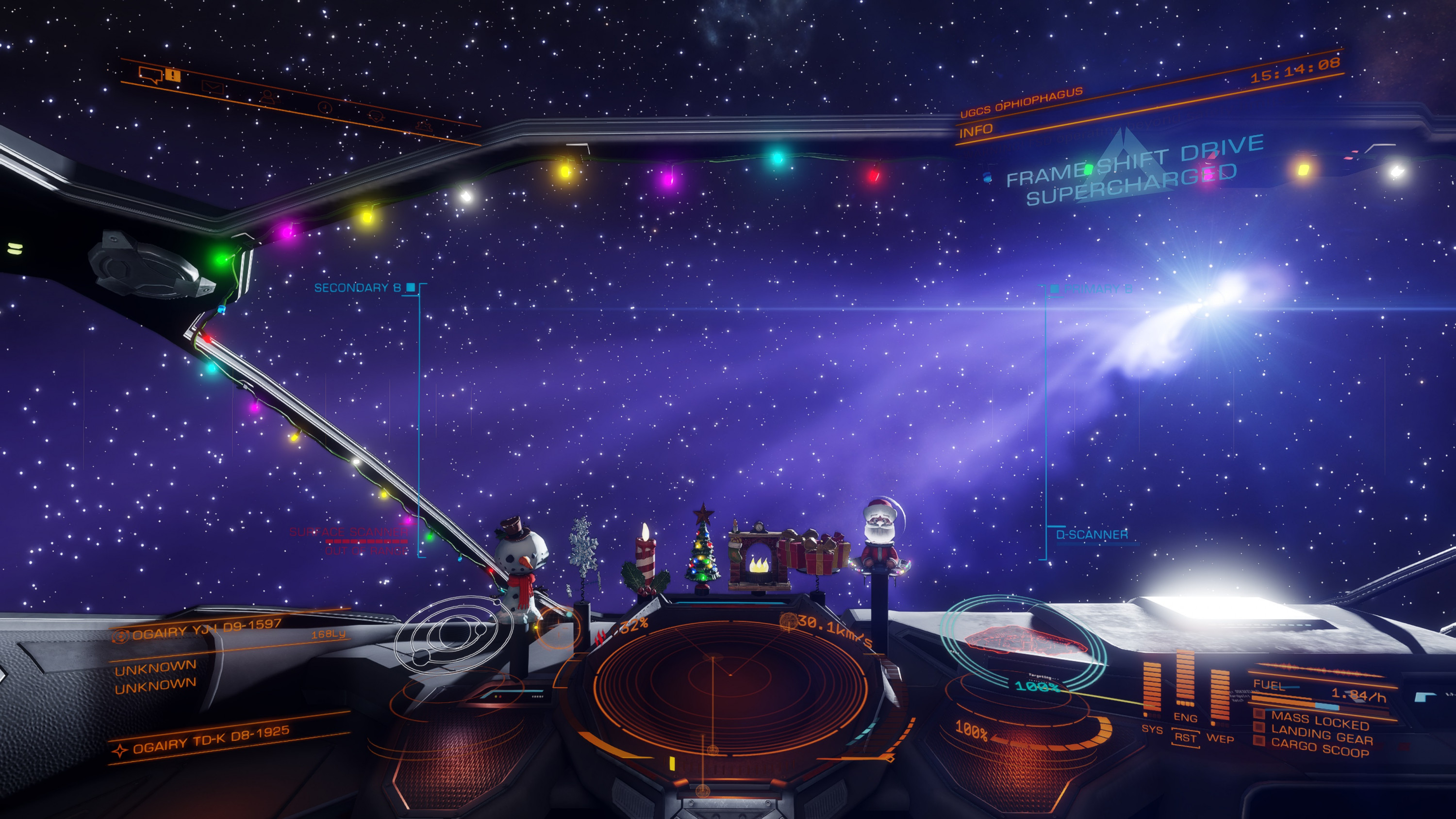
Task: Toggle the Landing Gear indicator
Action: [1321, 736]
